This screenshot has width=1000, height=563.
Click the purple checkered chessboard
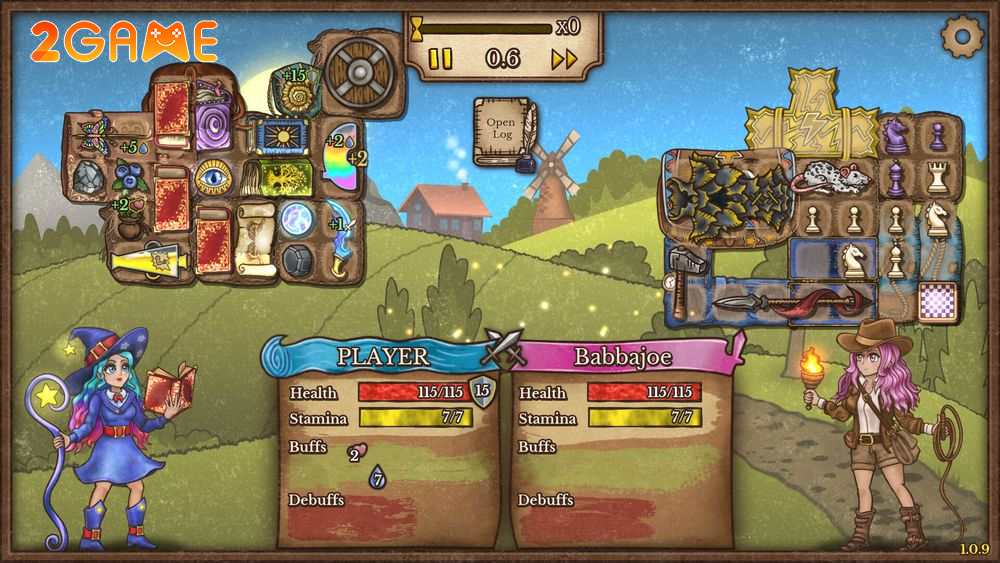tap(937, 302)
